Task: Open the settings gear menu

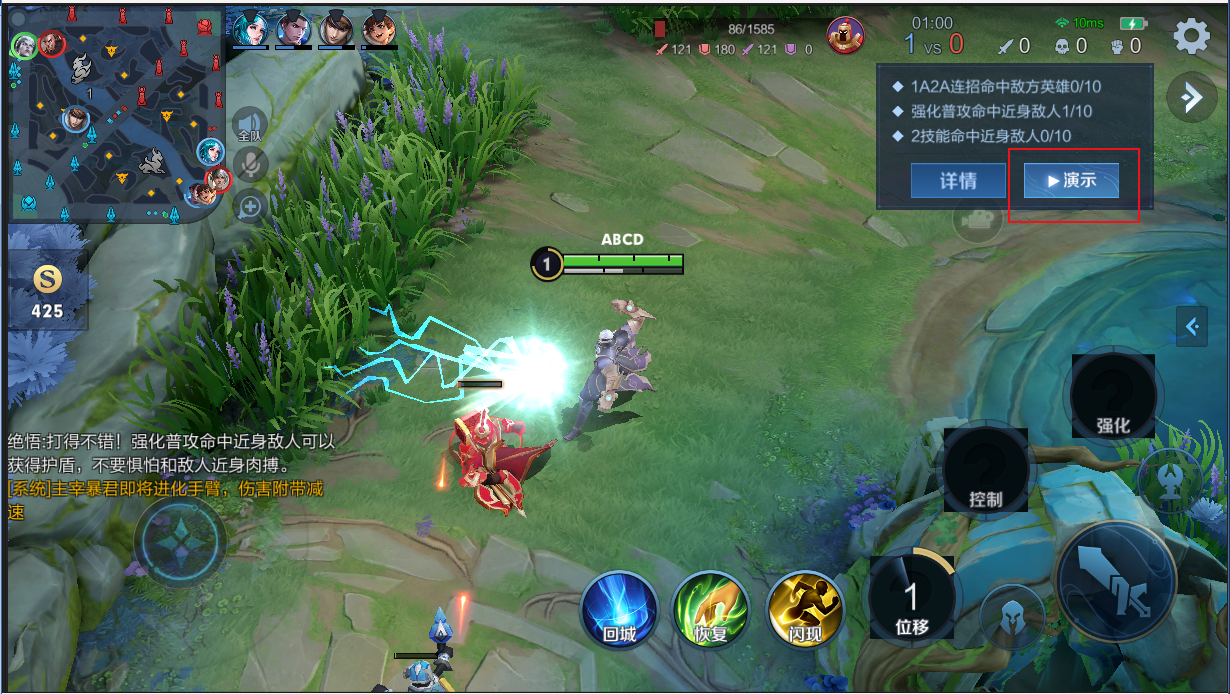Action: tap(1191, 37)
